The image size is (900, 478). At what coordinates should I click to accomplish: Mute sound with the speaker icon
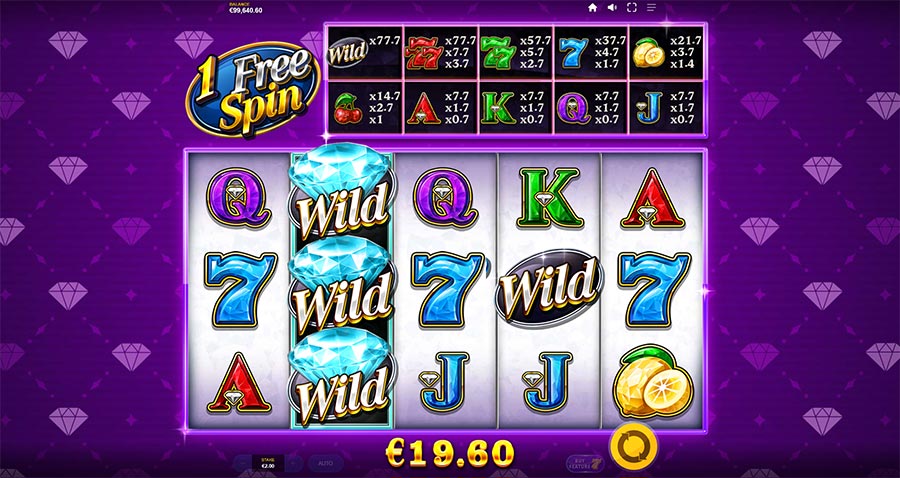[x=612, y=8]
